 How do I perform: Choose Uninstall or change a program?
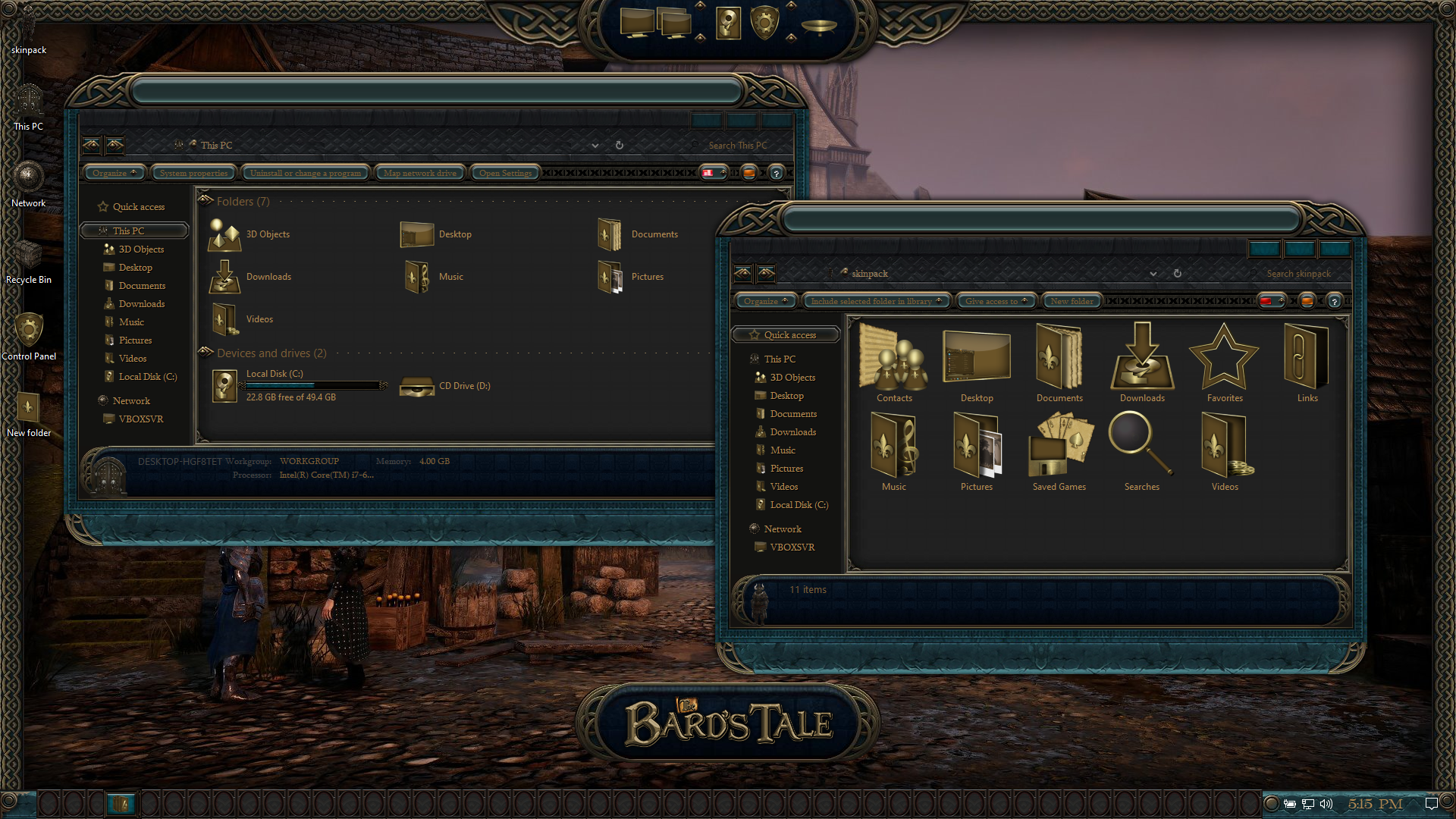pos(306,173)
